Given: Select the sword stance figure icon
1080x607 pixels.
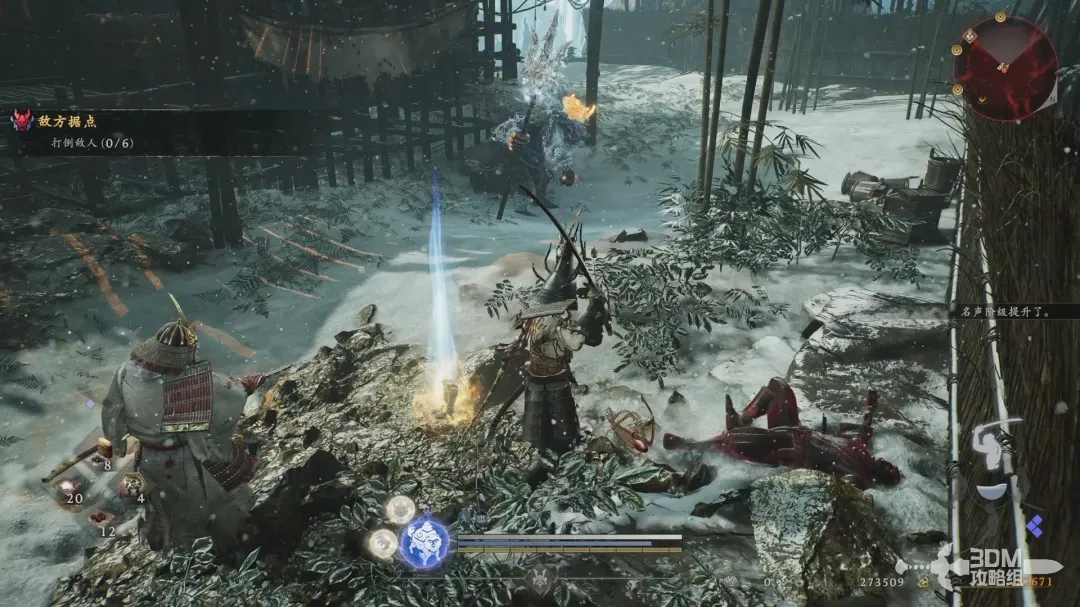Looking at the screenshot, I should (x=993, y=447).
